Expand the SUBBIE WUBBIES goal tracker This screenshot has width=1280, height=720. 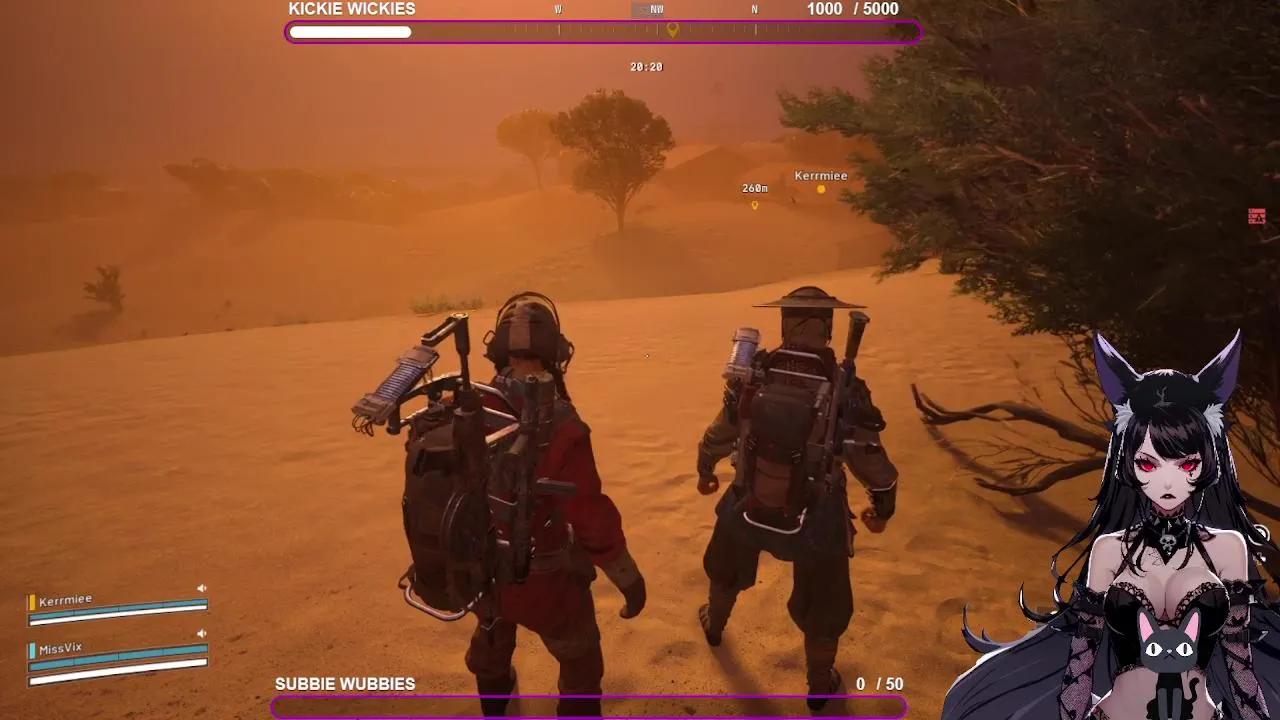[x=345, y=684]
